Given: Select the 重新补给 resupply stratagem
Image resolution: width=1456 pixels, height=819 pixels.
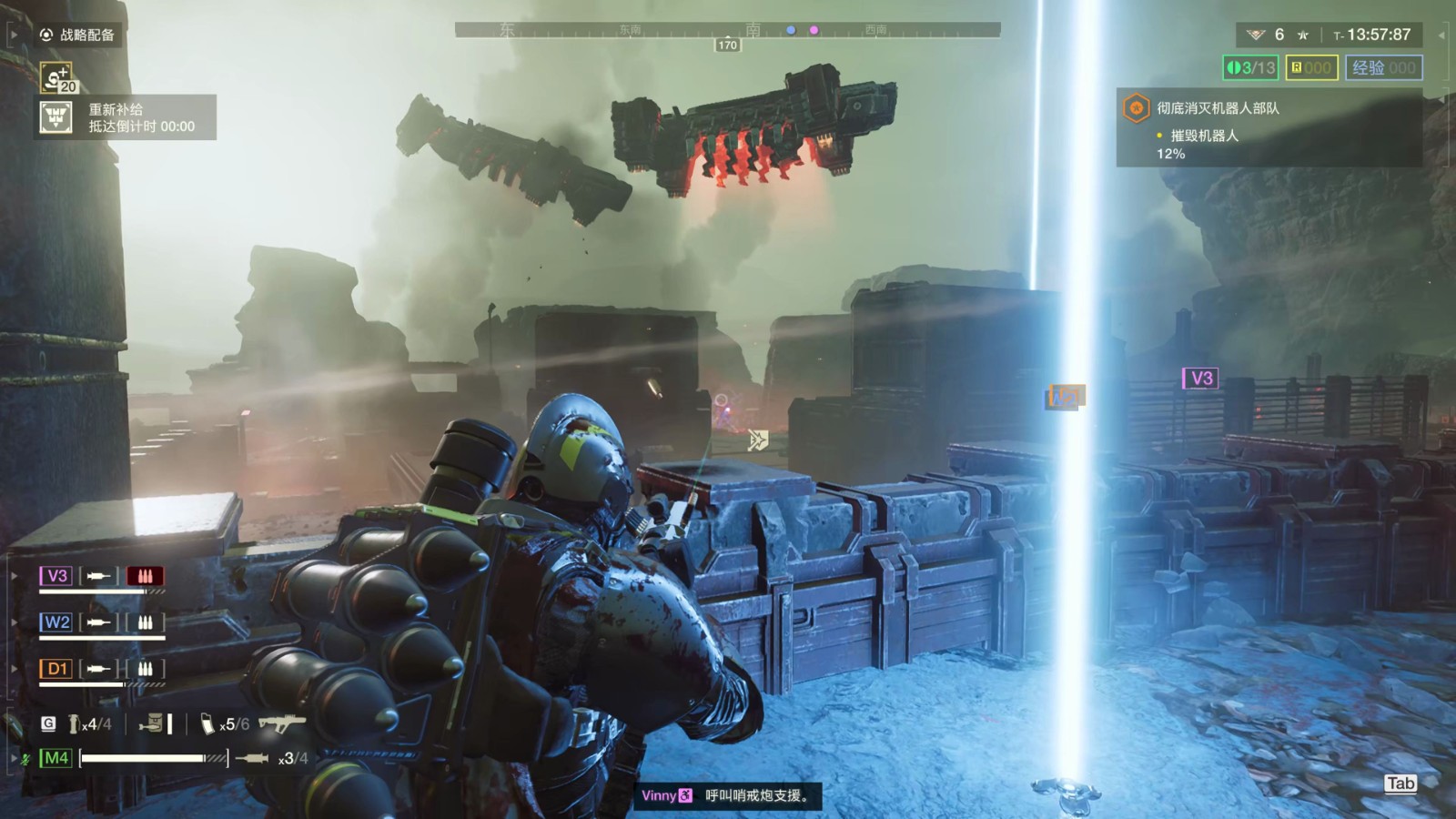Looking at the screenshot, I should coord(56,117).
